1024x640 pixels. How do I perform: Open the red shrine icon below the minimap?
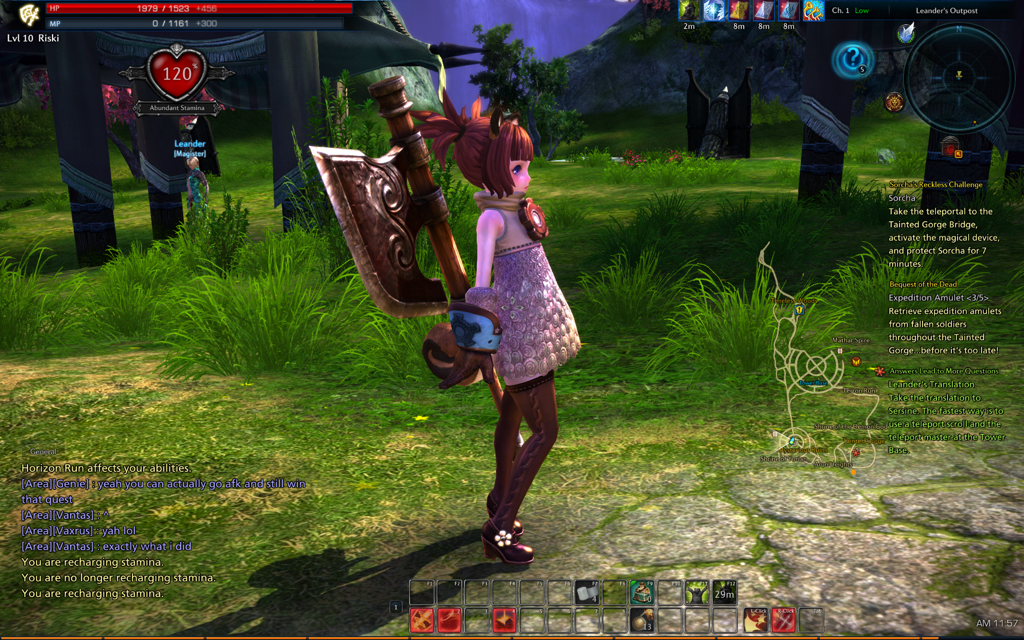[950, 148]
